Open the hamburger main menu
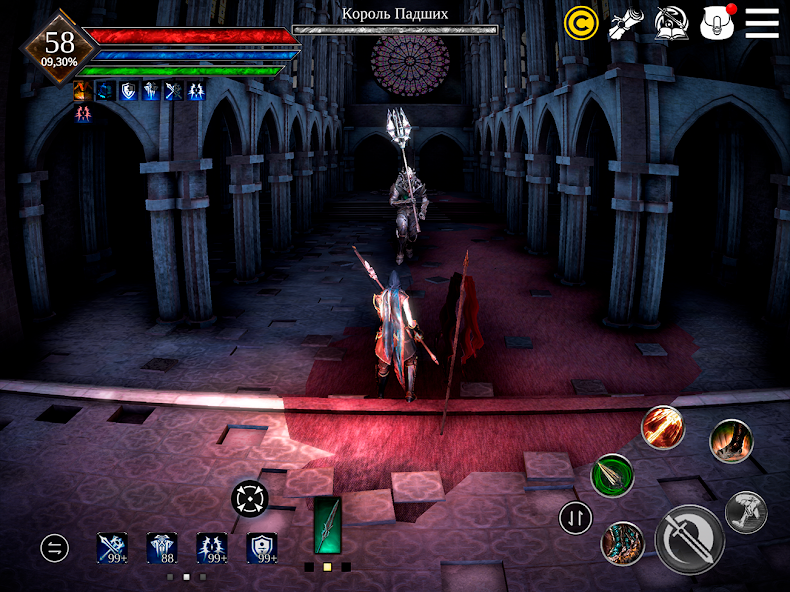 coord(762,22)
